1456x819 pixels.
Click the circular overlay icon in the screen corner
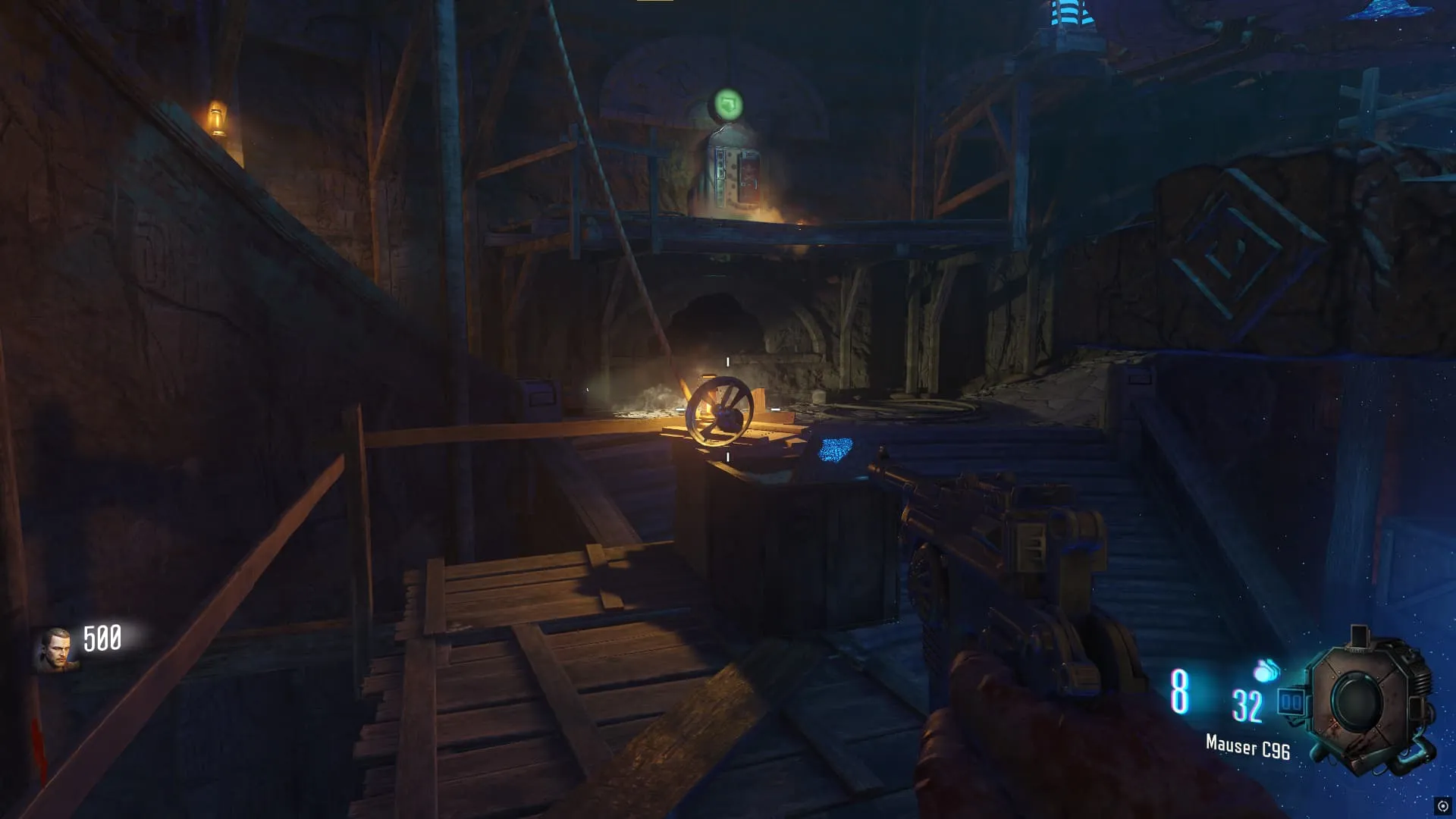(1442, 806)
